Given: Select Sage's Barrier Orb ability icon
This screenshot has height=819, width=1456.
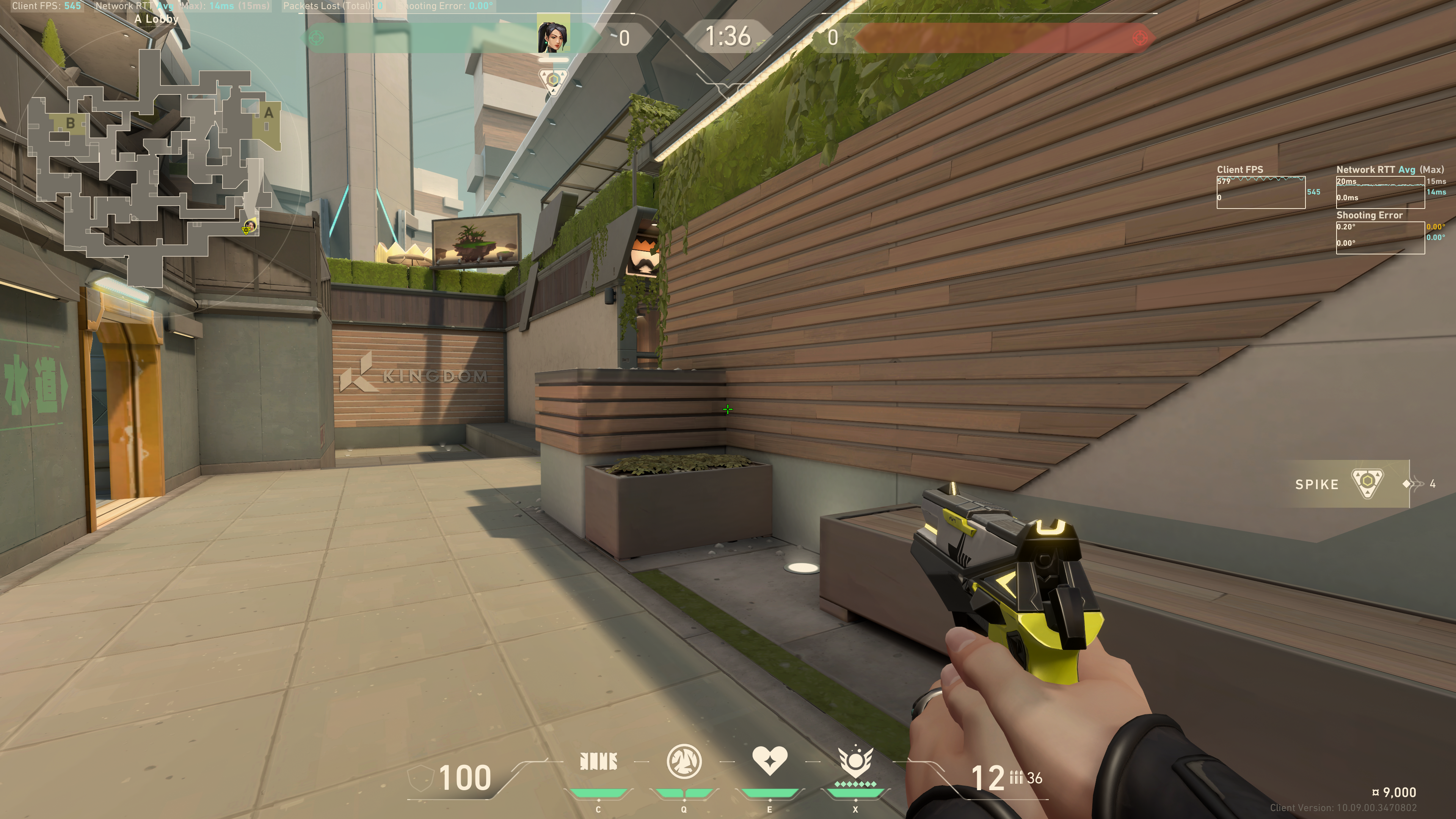Looking at the screenshot, I should 598,762.
